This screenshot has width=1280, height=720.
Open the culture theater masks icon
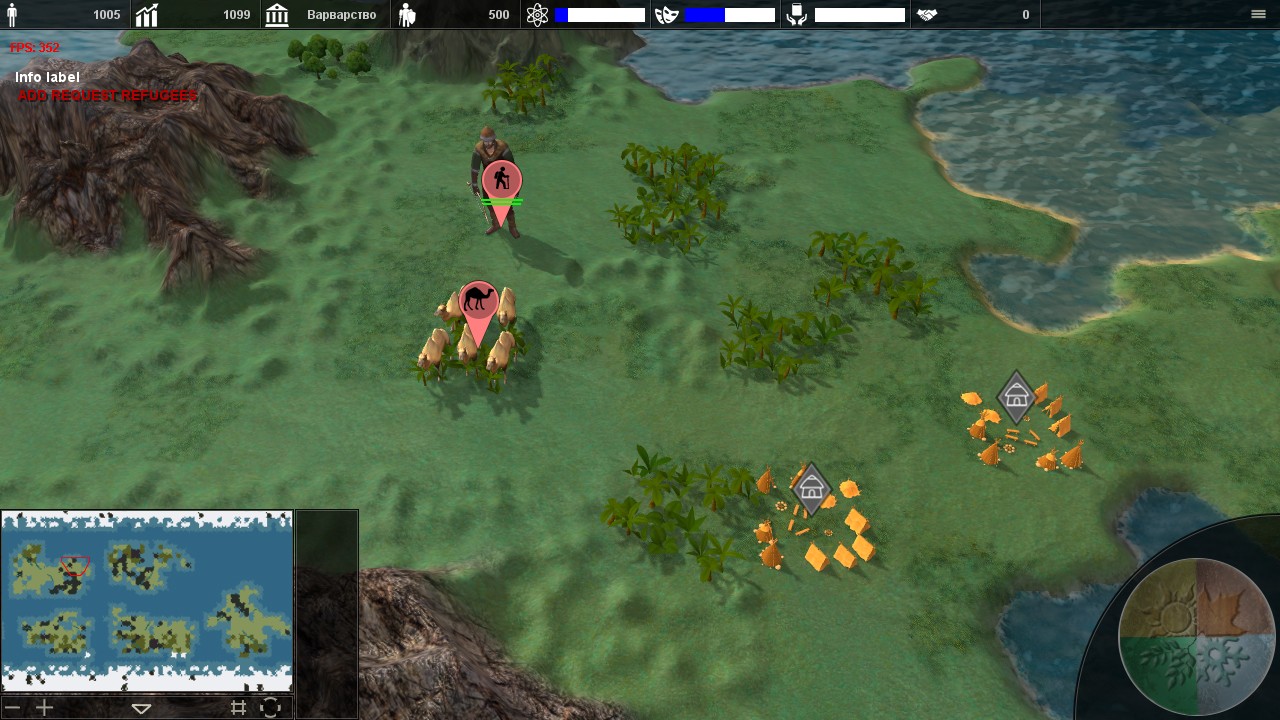tap(667, 15)
